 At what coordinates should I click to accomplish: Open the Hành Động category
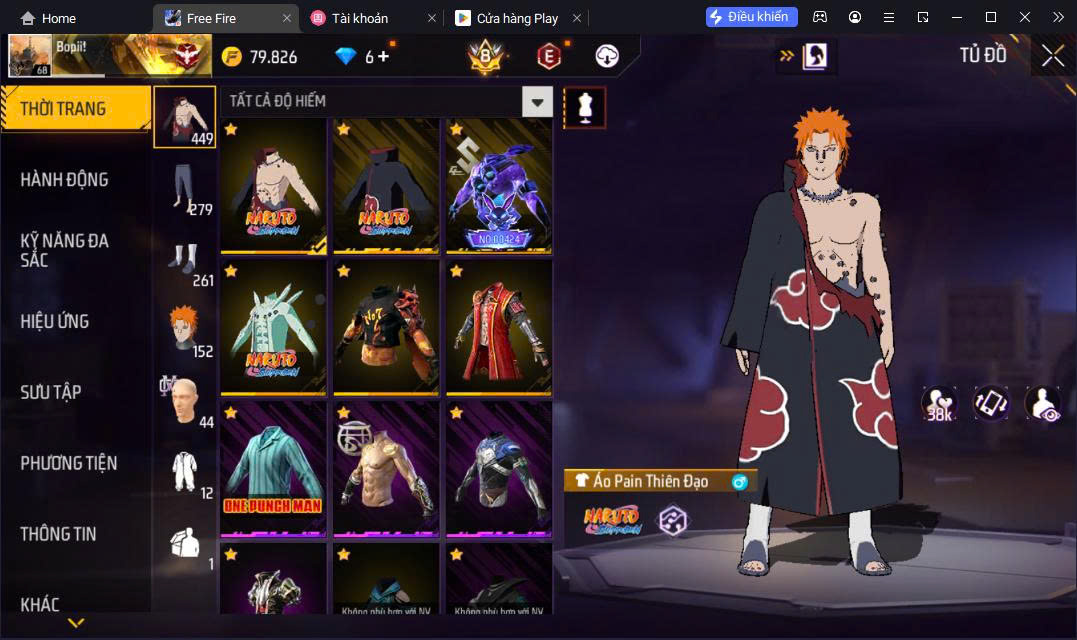pos(64,180)
